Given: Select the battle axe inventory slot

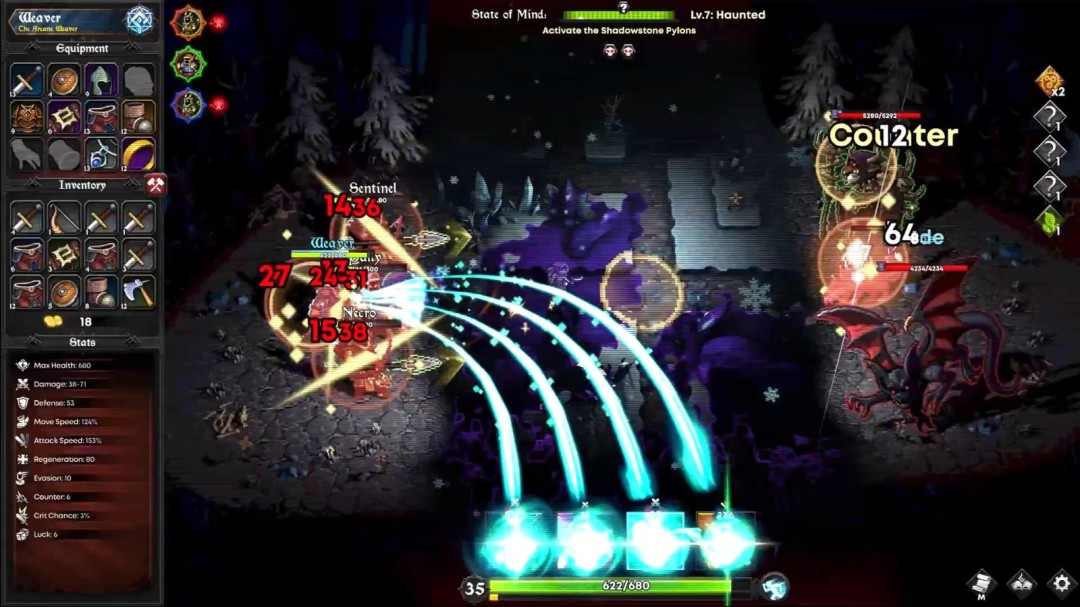Looking at the screenshot, I should pyautogui.click(x=138, y=291).
